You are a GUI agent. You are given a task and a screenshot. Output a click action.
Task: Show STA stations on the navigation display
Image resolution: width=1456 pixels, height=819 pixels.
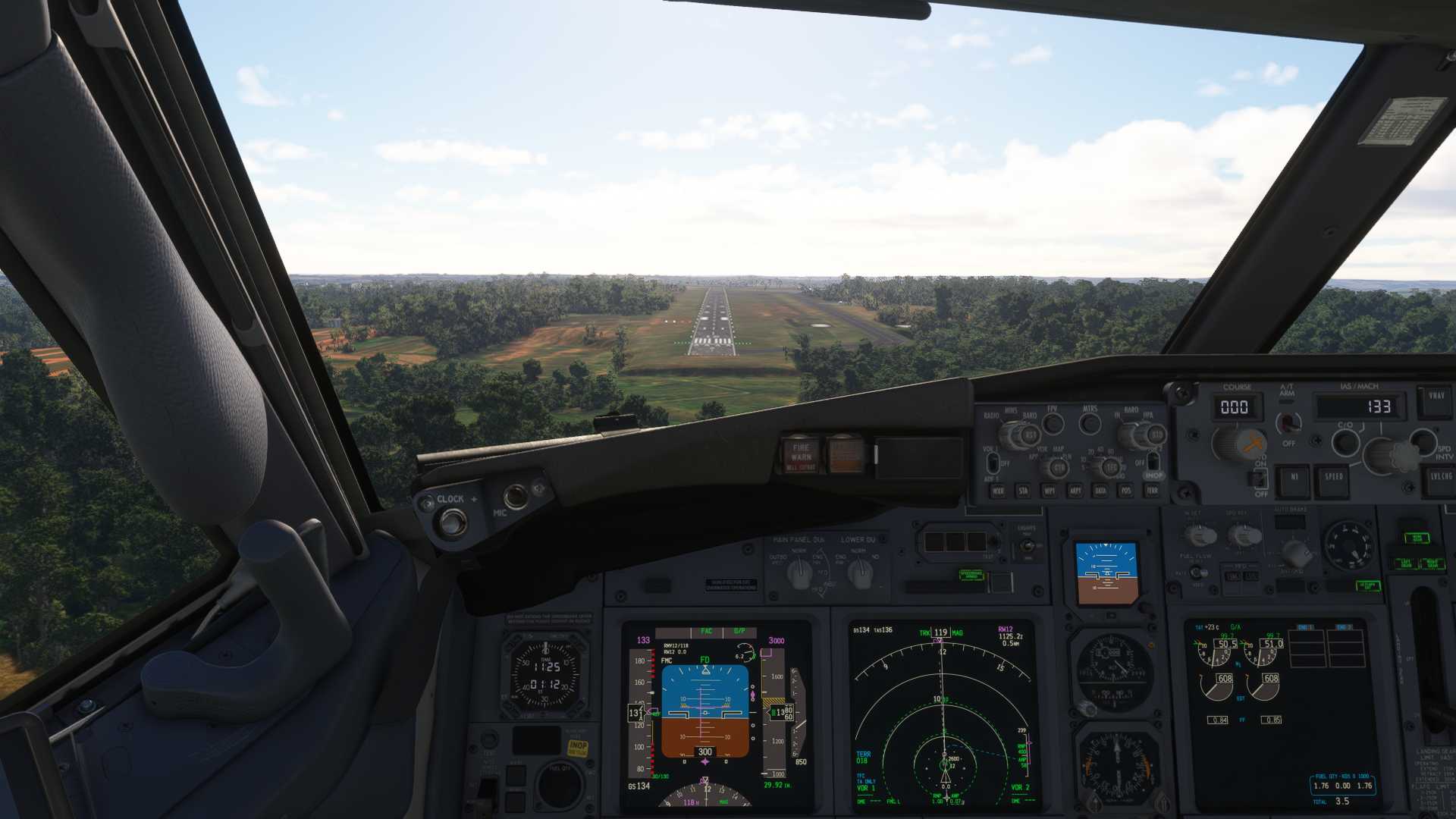1024,491
